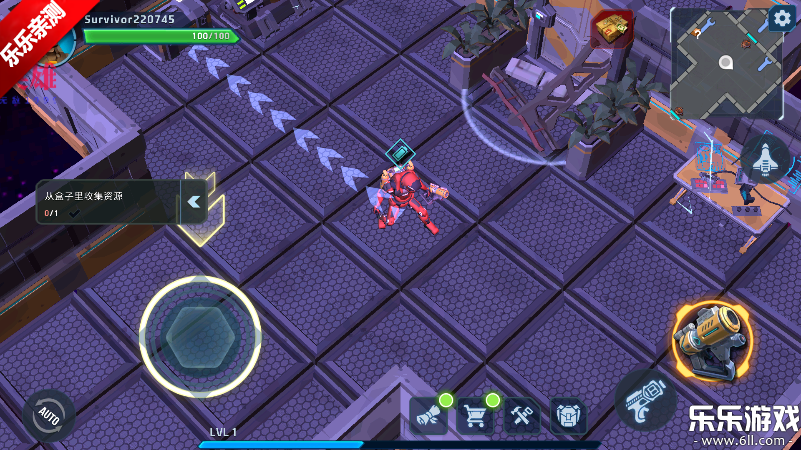Viewport: 801px width, 450px height.
Task: Tap the virtual joystick hexagon
Action: 200,336
